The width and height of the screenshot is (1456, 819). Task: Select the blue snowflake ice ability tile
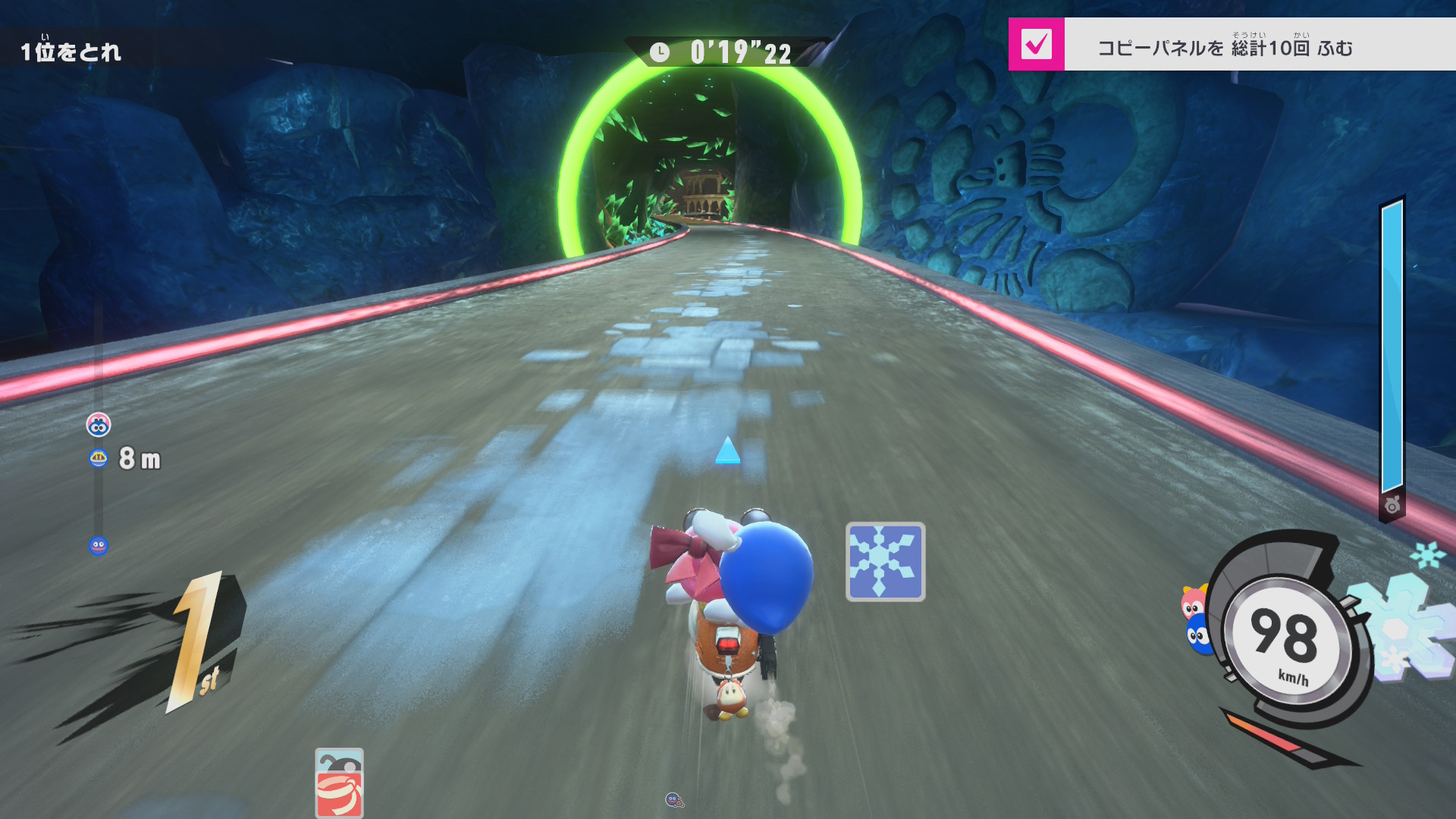tap(885, 562)
